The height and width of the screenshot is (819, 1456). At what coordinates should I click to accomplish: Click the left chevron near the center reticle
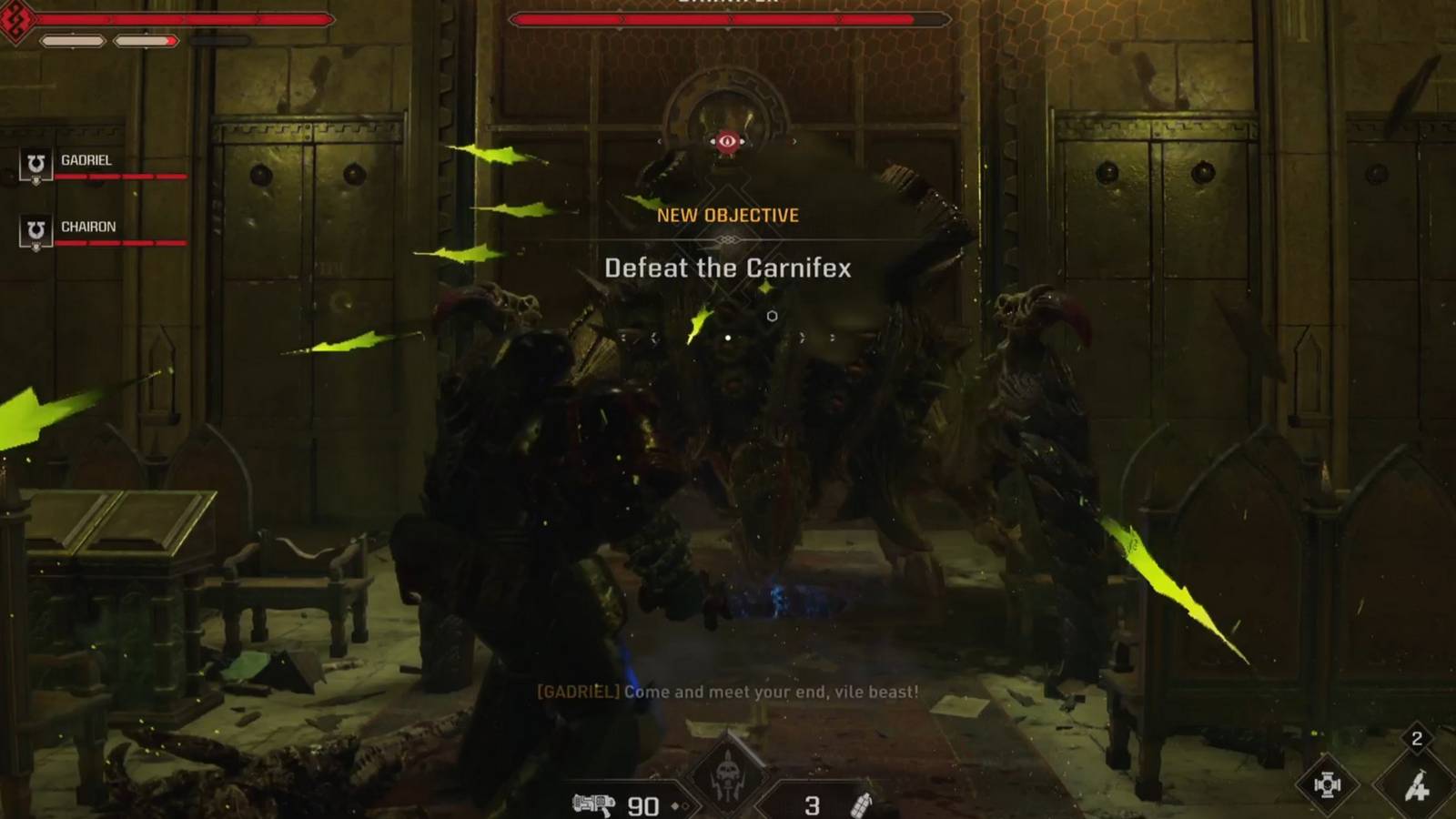[x=653, y=335]
